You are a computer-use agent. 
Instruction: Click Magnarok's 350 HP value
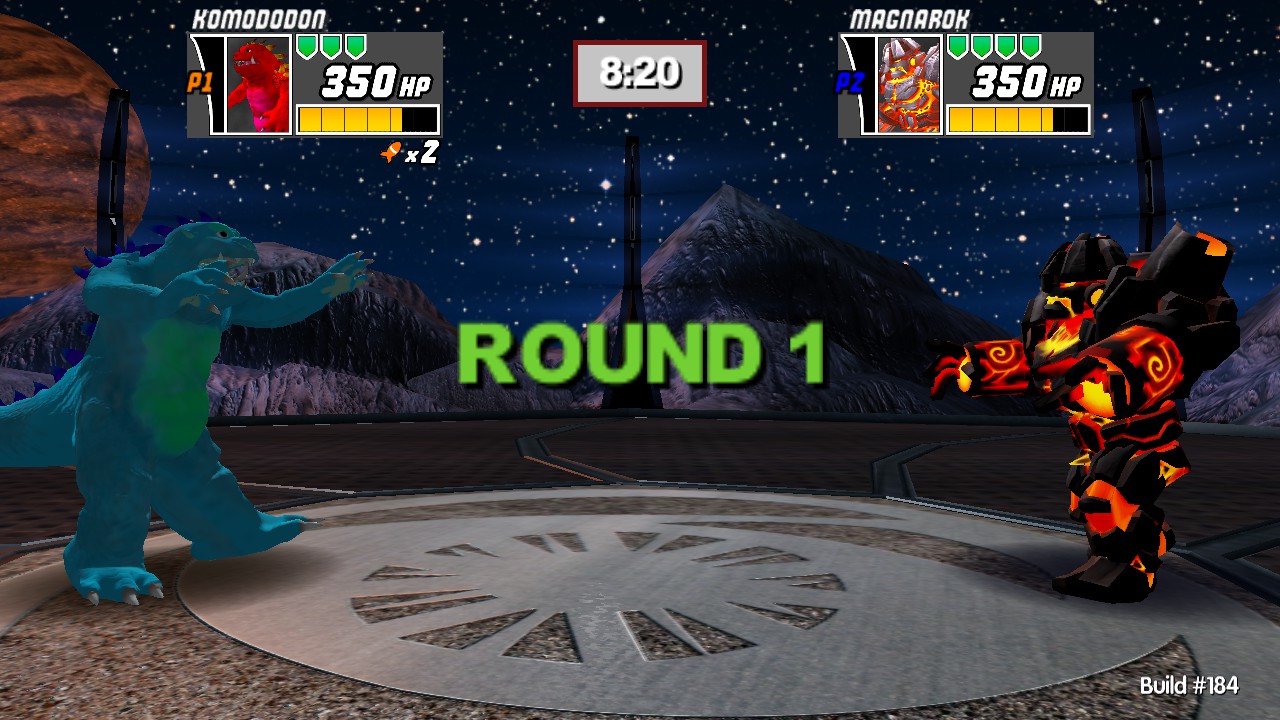tap(1021, 81)
